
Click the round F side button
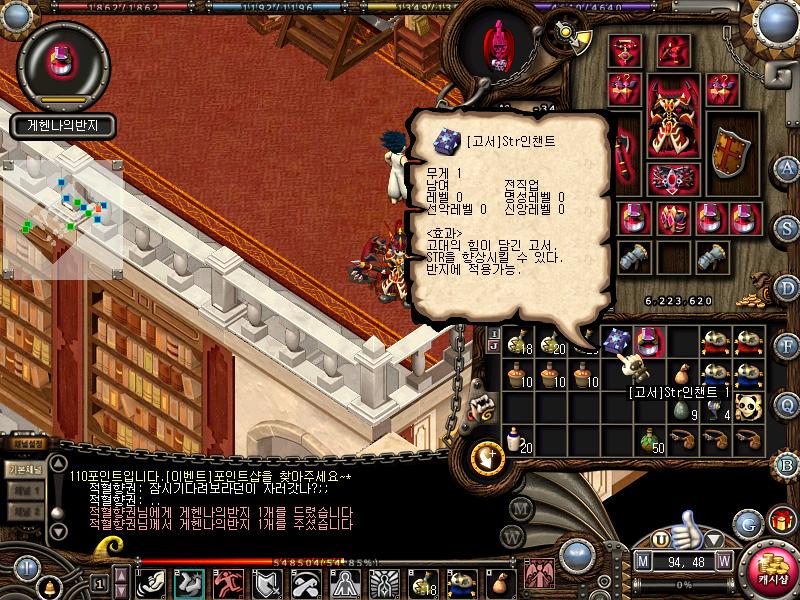pos(788,346)
